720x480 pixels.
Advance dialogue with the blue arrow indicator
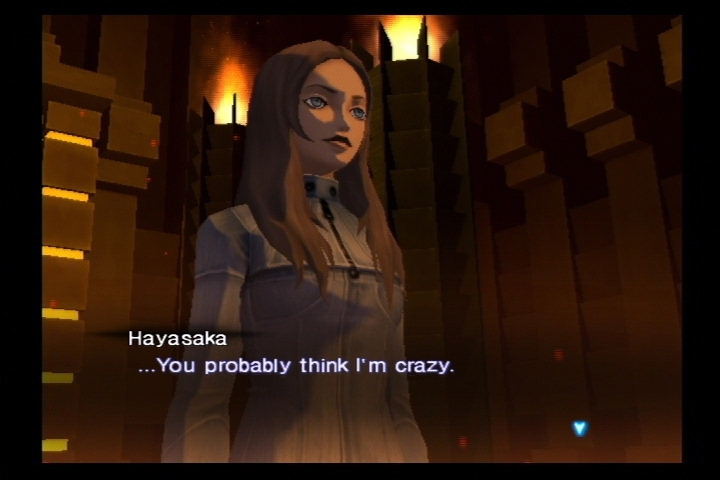point(579,428)
